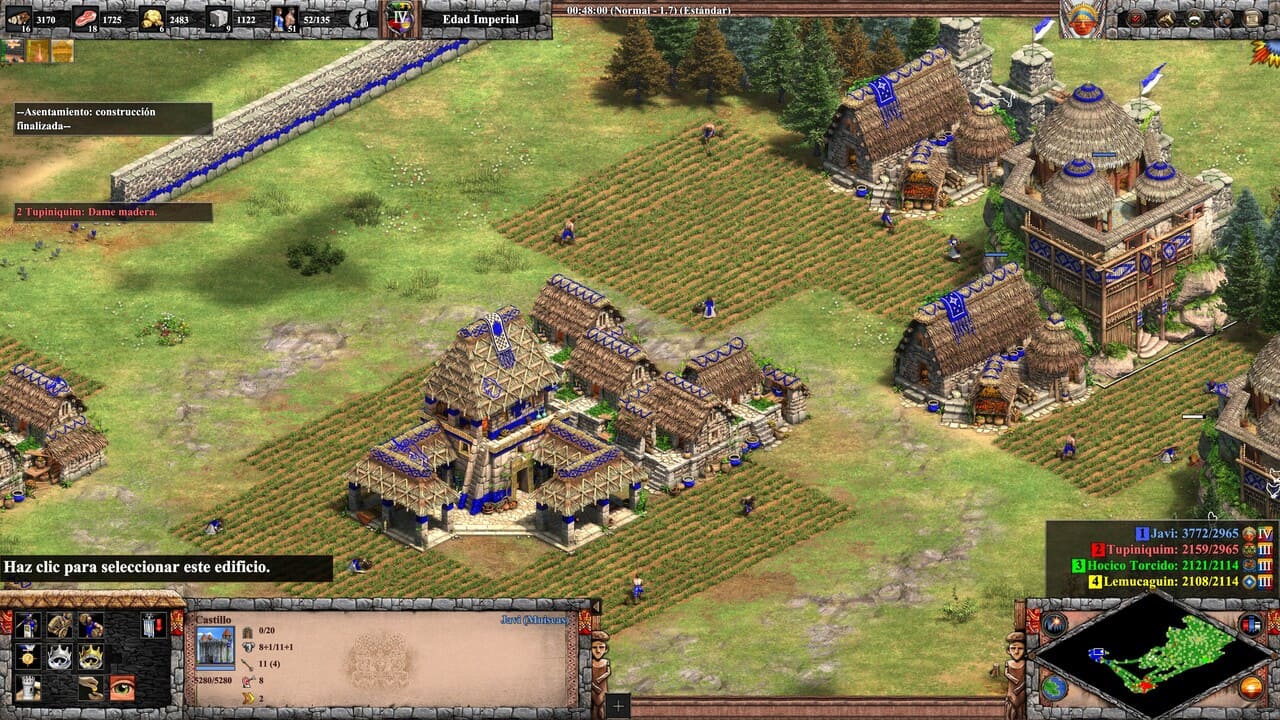Screen dimensions: 1280x720
Task: Click the orange orb button beside minimap
Action: (x=1250, y=687)
